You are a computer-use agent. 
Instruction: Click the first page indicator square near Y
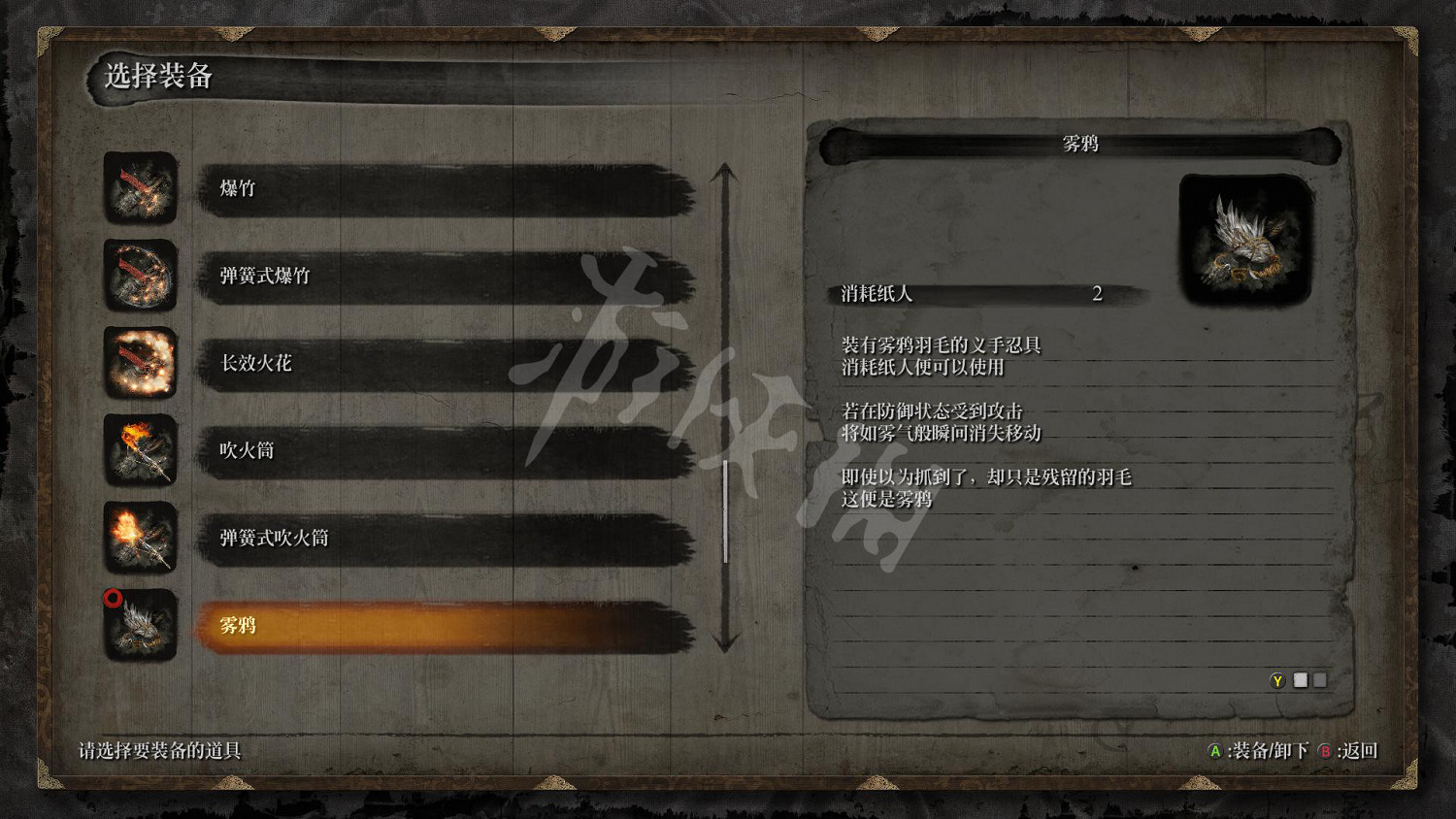pyautogui.click(x=1302, y=680)
